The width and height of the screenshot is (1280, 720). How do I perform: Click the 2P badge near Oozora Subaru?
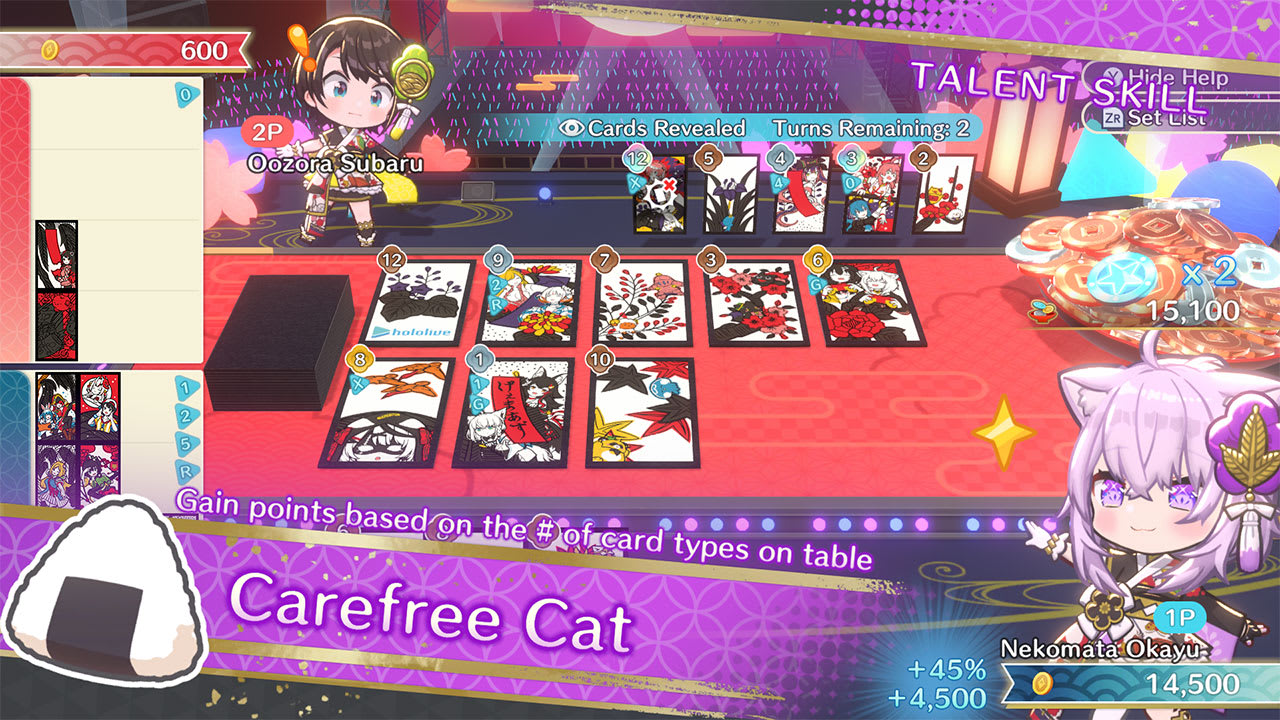click(x=266, y=133)
